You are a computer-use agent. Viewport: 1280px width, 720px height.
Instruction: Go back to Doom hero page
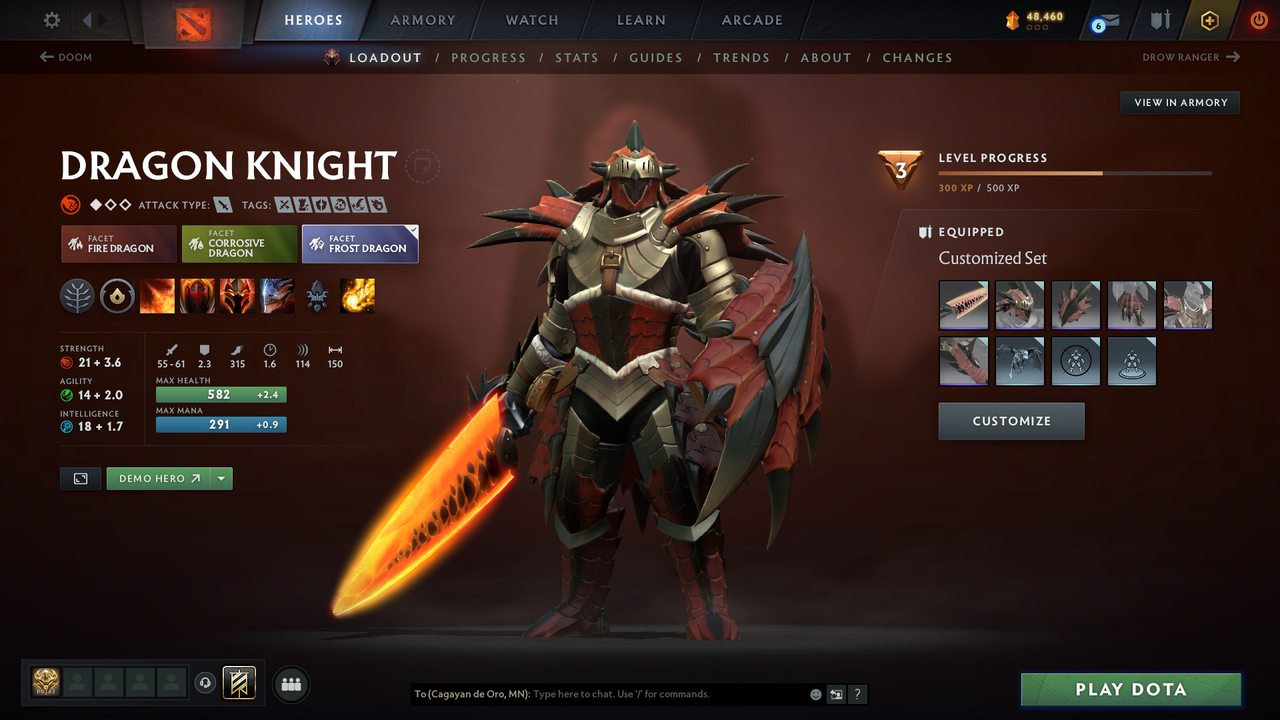(66, 57)
